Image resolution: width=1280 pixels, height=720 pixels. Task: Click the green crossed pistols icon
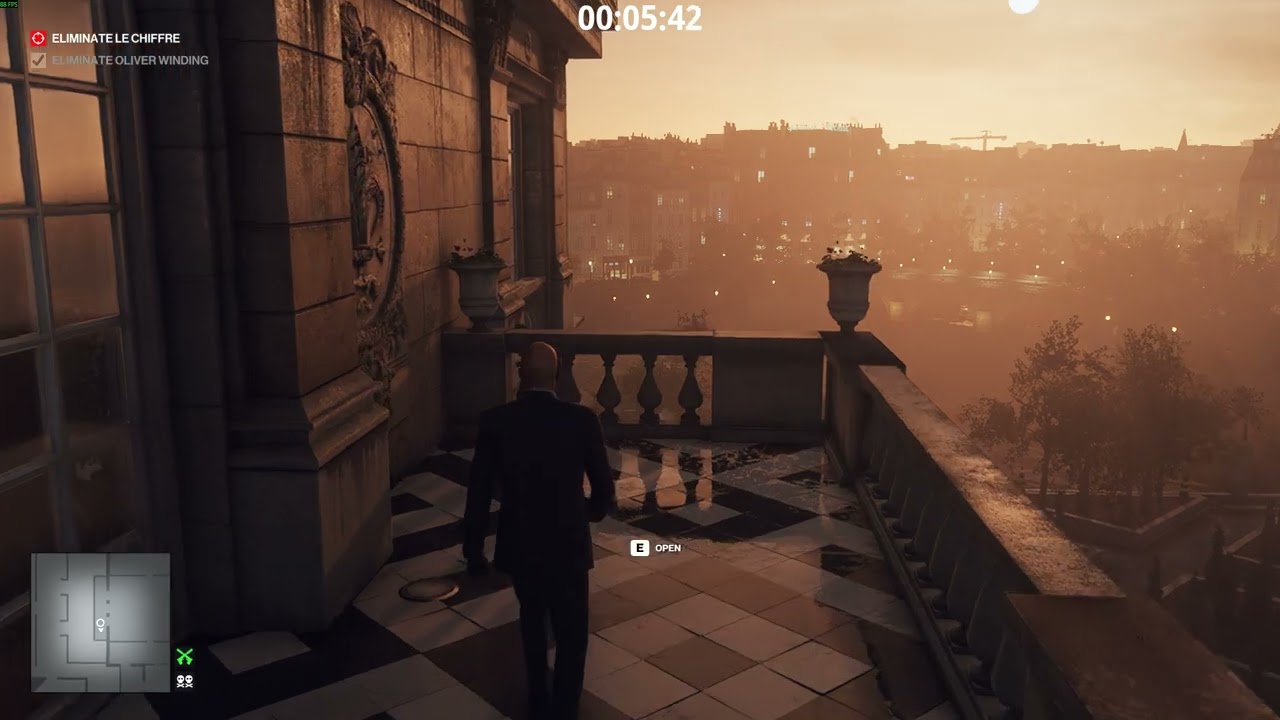[x=185, y=657]
